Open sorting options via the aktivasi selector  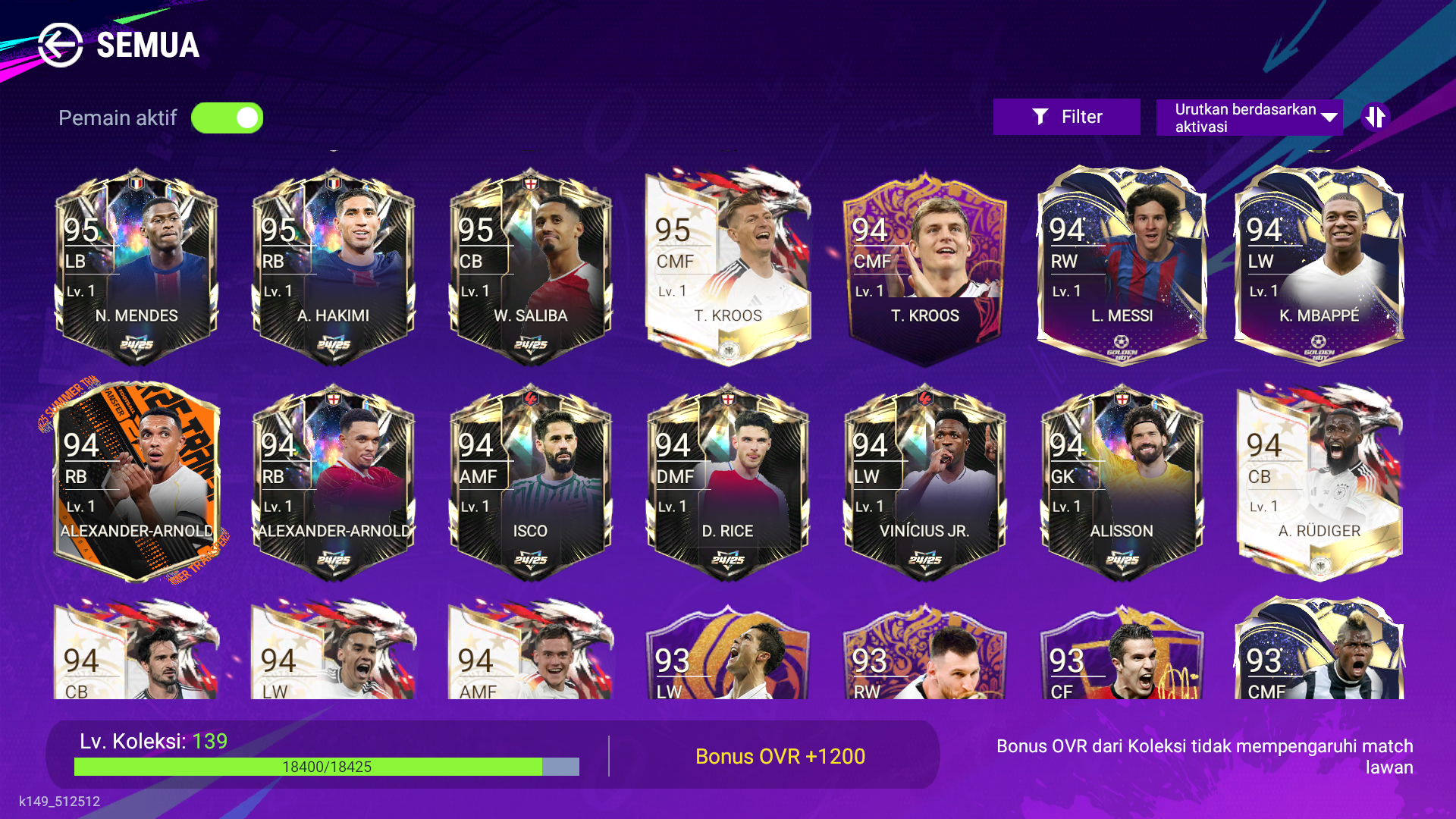[1249, 117]
